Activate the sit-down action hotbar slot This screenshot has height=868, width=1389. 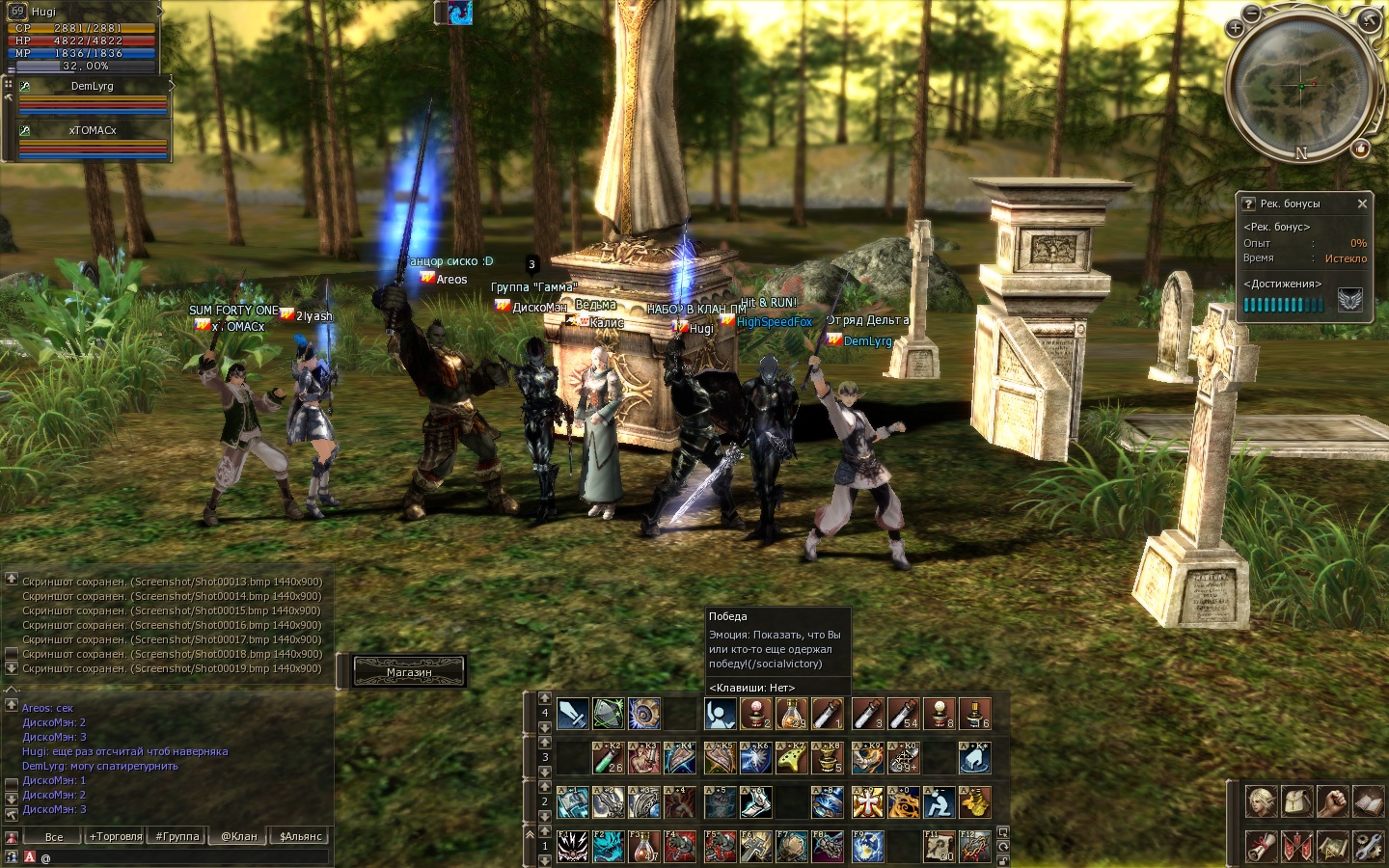[x=938, y=801]
